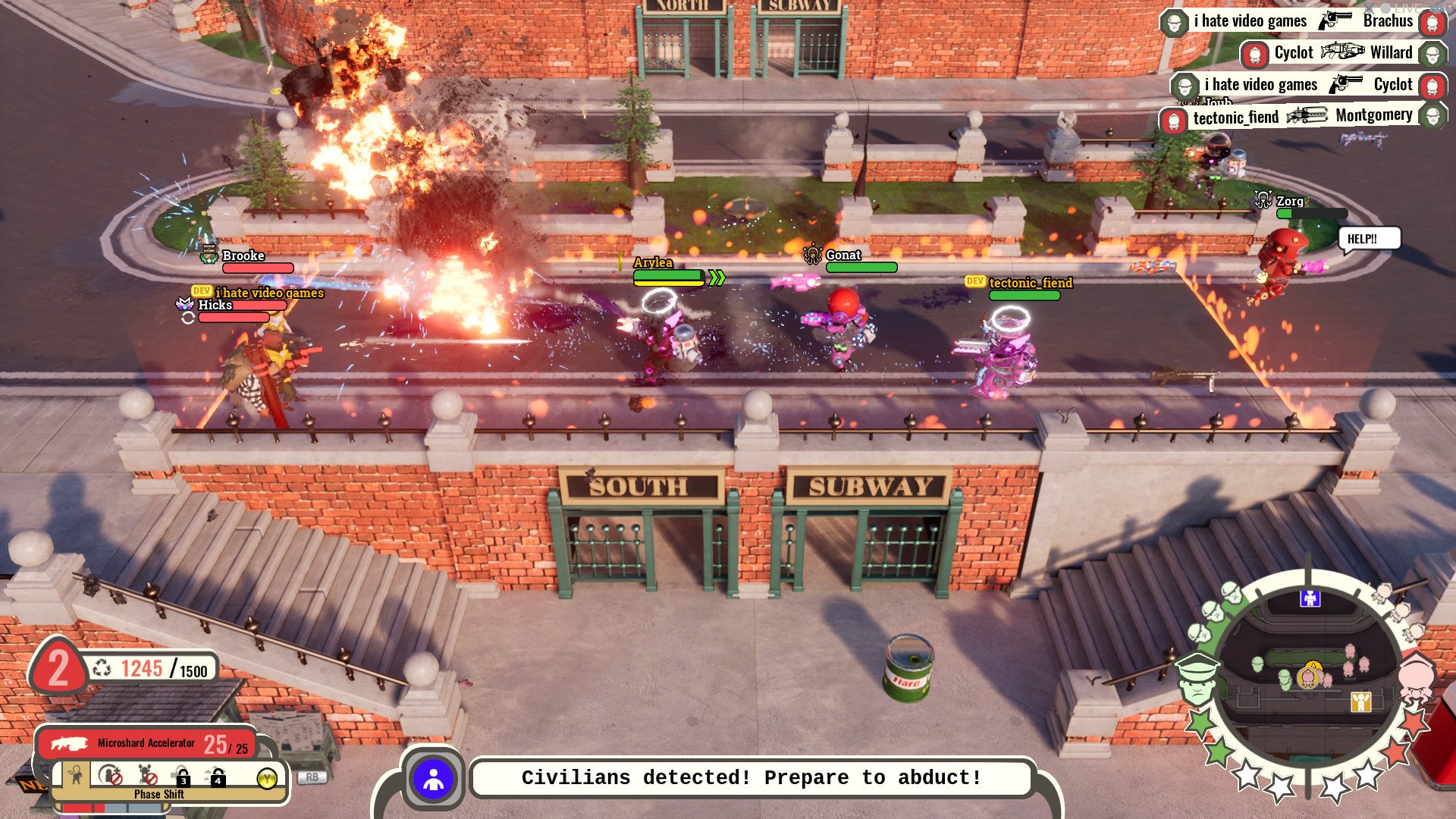
Task: Select the kill feed entry naming Willard
Action: coord(1342,53)
